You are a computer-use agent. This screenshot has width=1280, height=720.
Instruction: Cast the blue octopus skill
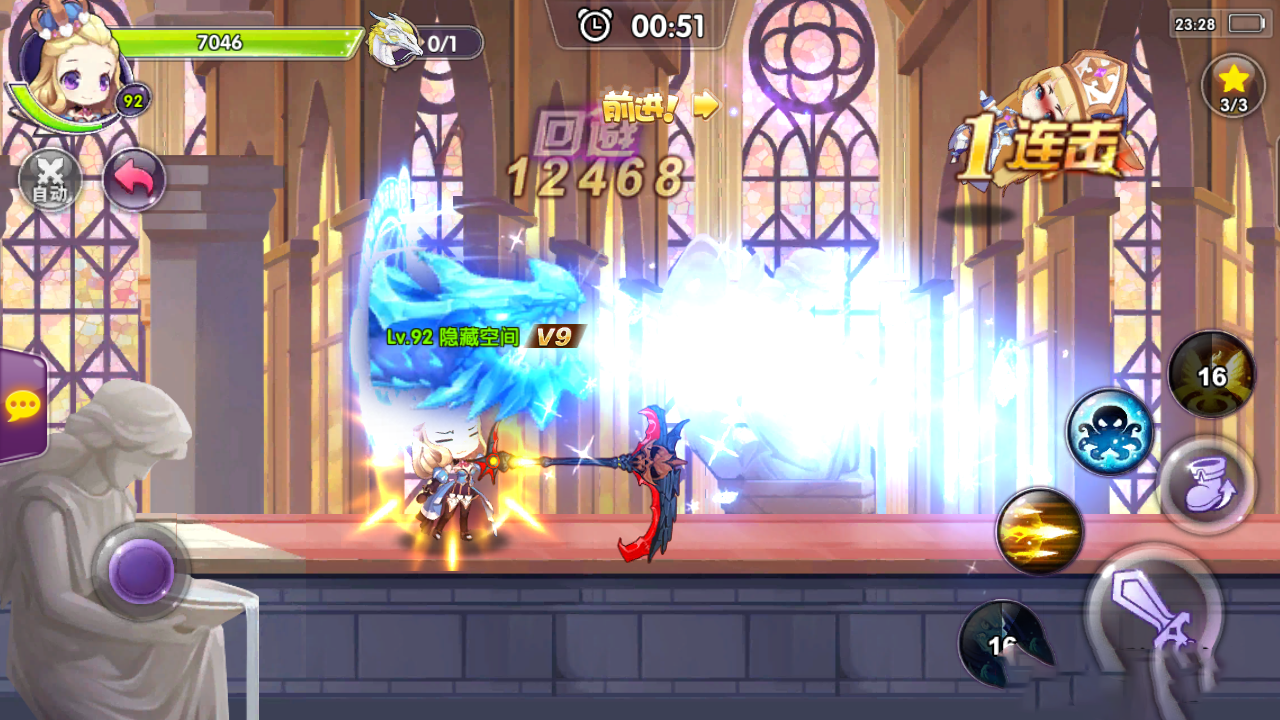click(x=1109, y=432)
